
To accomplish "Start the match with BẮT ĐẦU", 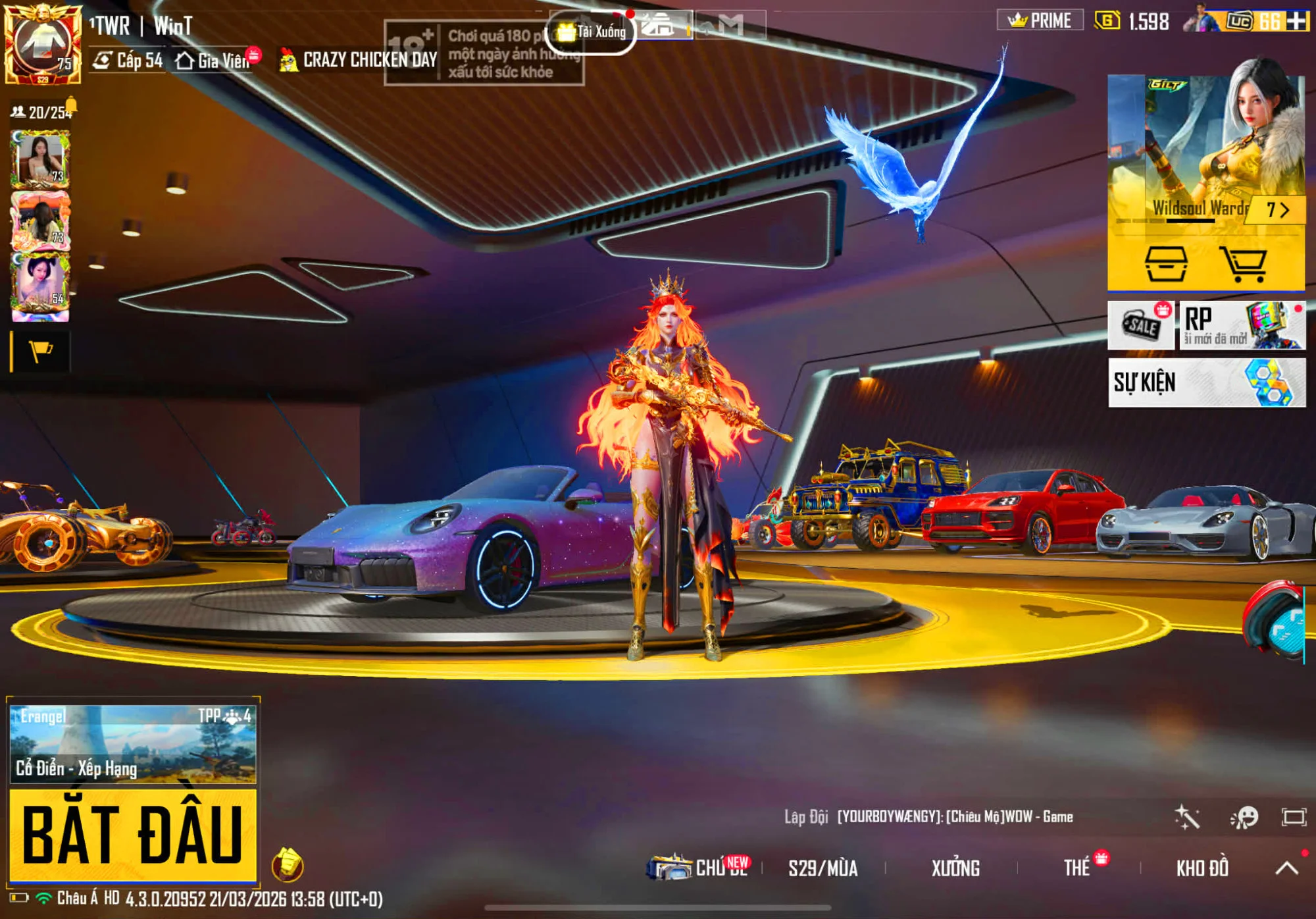I will click(132, 834).
